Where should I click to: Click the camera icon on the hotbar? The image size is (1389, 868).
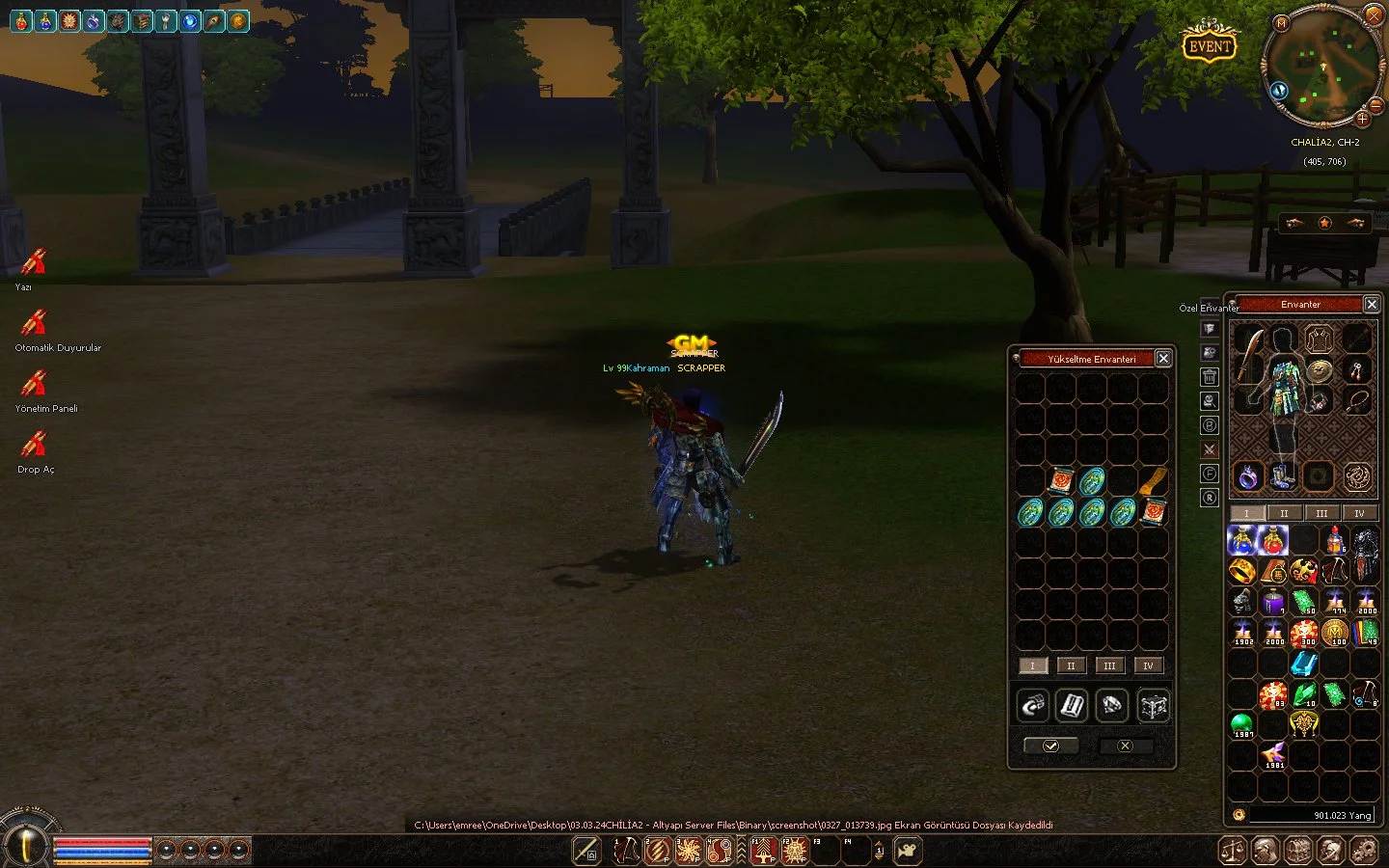click(x=908, y=851)
